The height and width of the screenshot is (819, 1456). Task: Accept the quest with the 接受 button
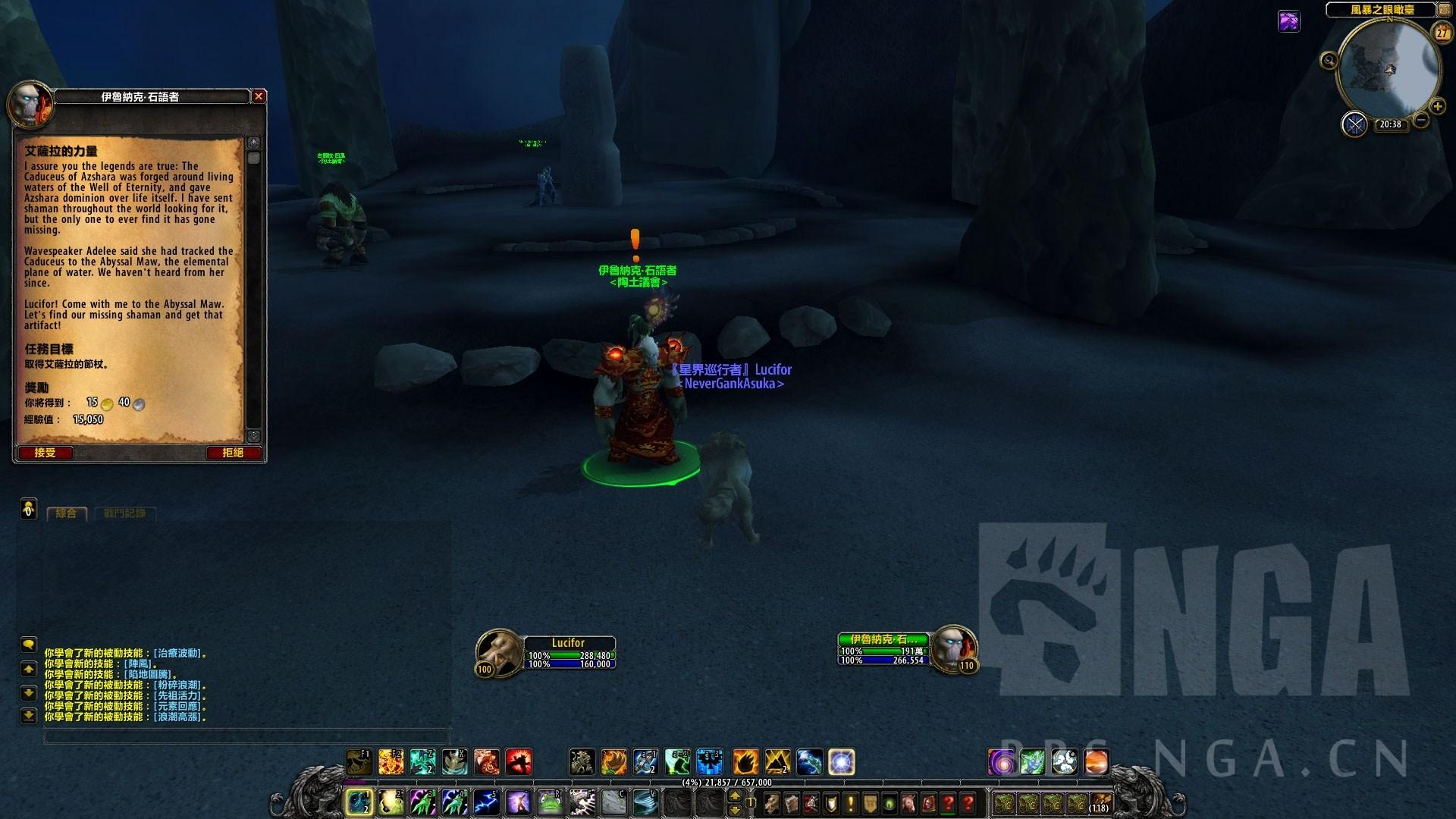pos(45,453)
